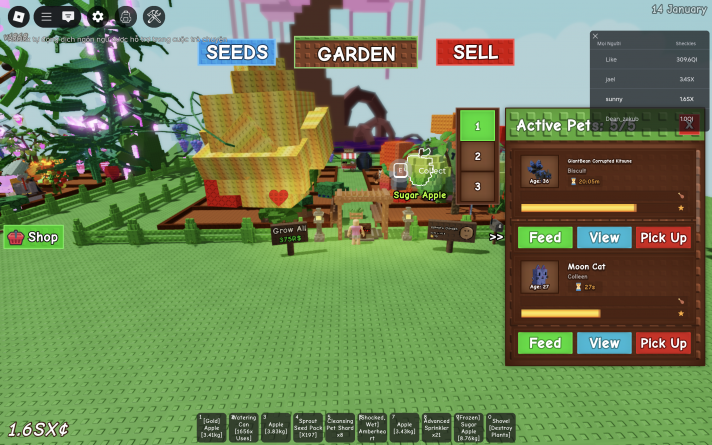Switch to pet loadout tab 2
This screenshot has height=445, width=712.
(x=478, y=157)
